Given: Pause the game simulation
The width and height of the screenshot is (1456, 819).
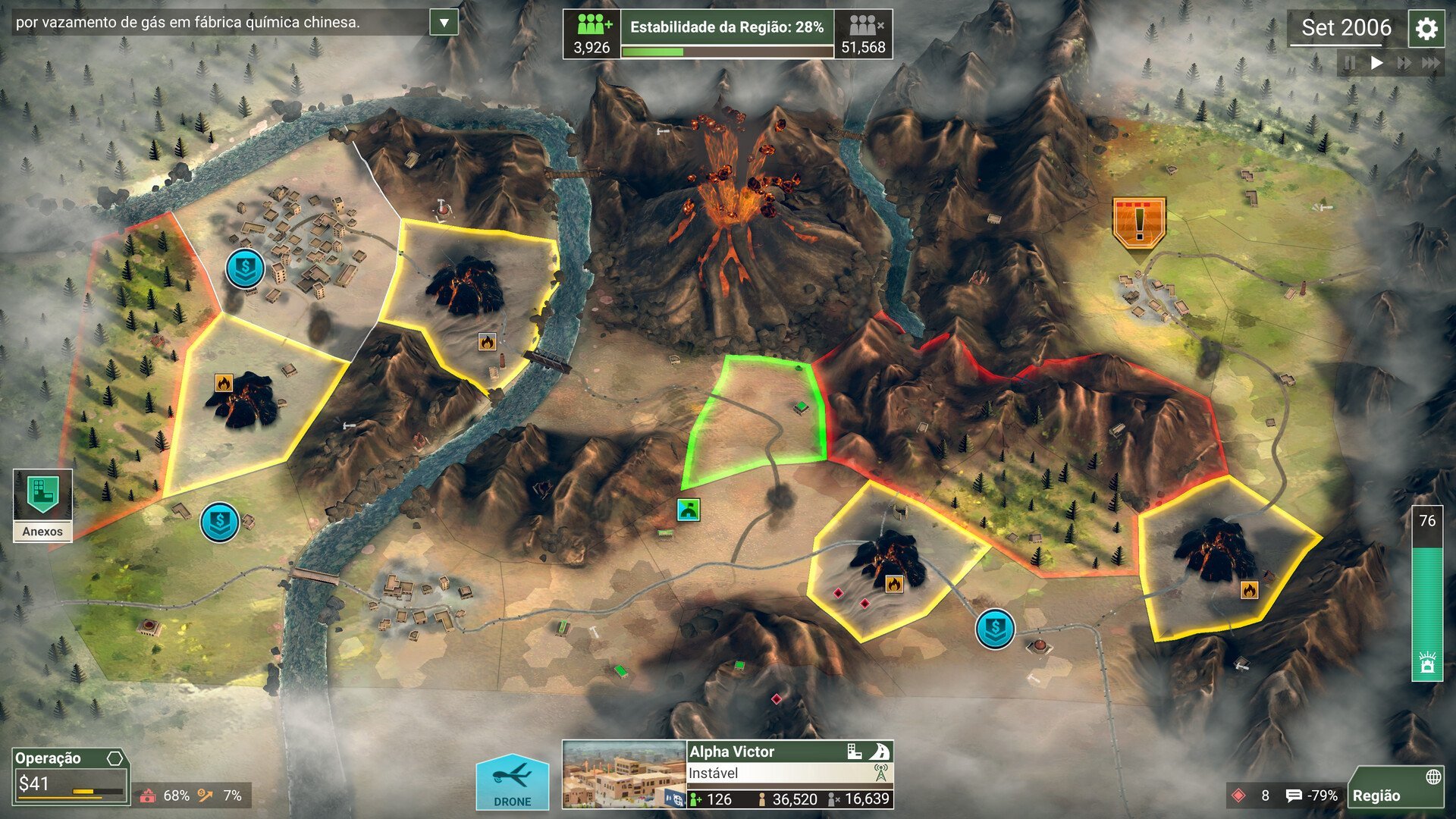Looking at the screenshot, I should pos(1349,63).
